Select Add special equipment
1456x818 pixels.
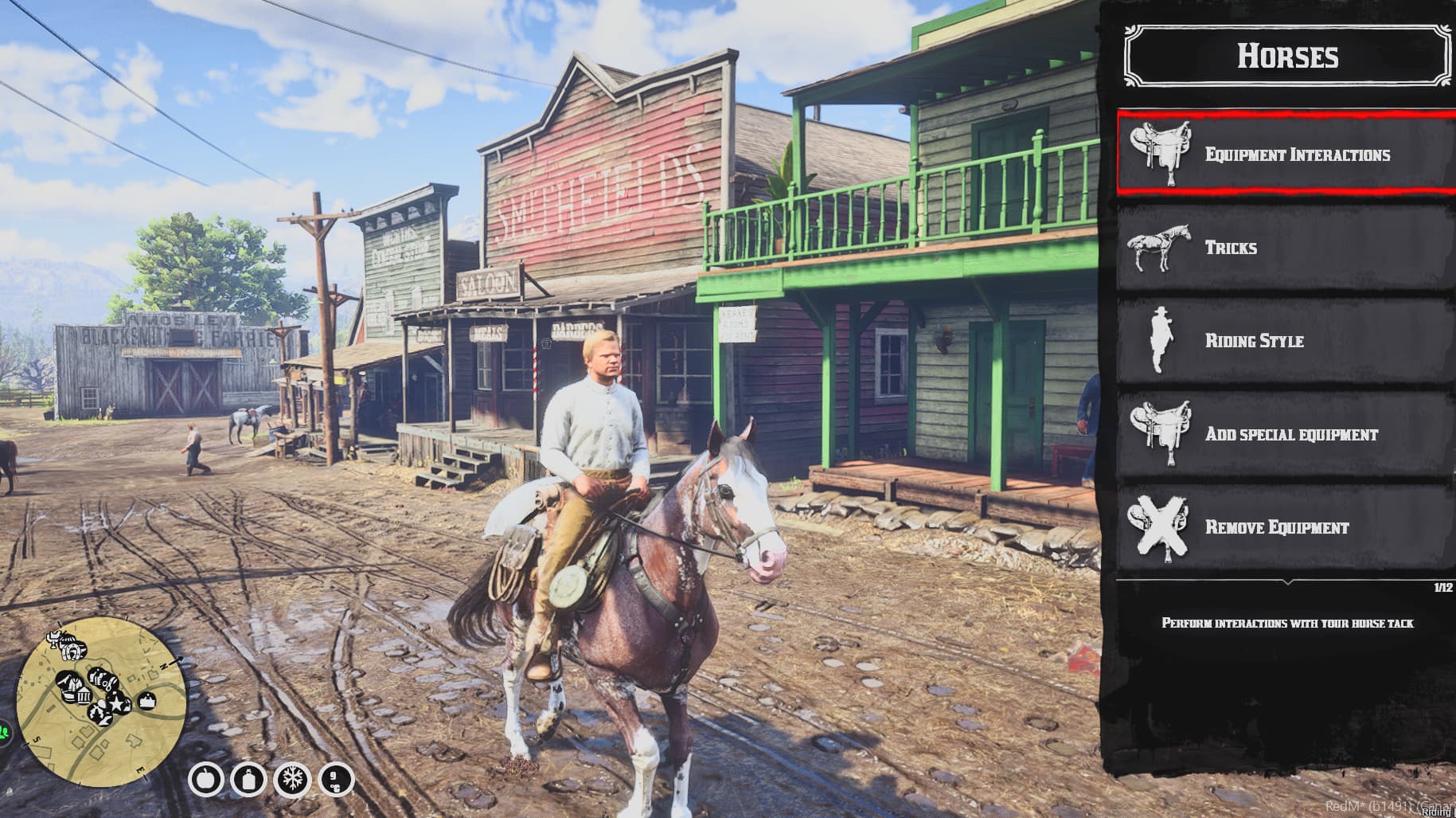pos(1286,434)
